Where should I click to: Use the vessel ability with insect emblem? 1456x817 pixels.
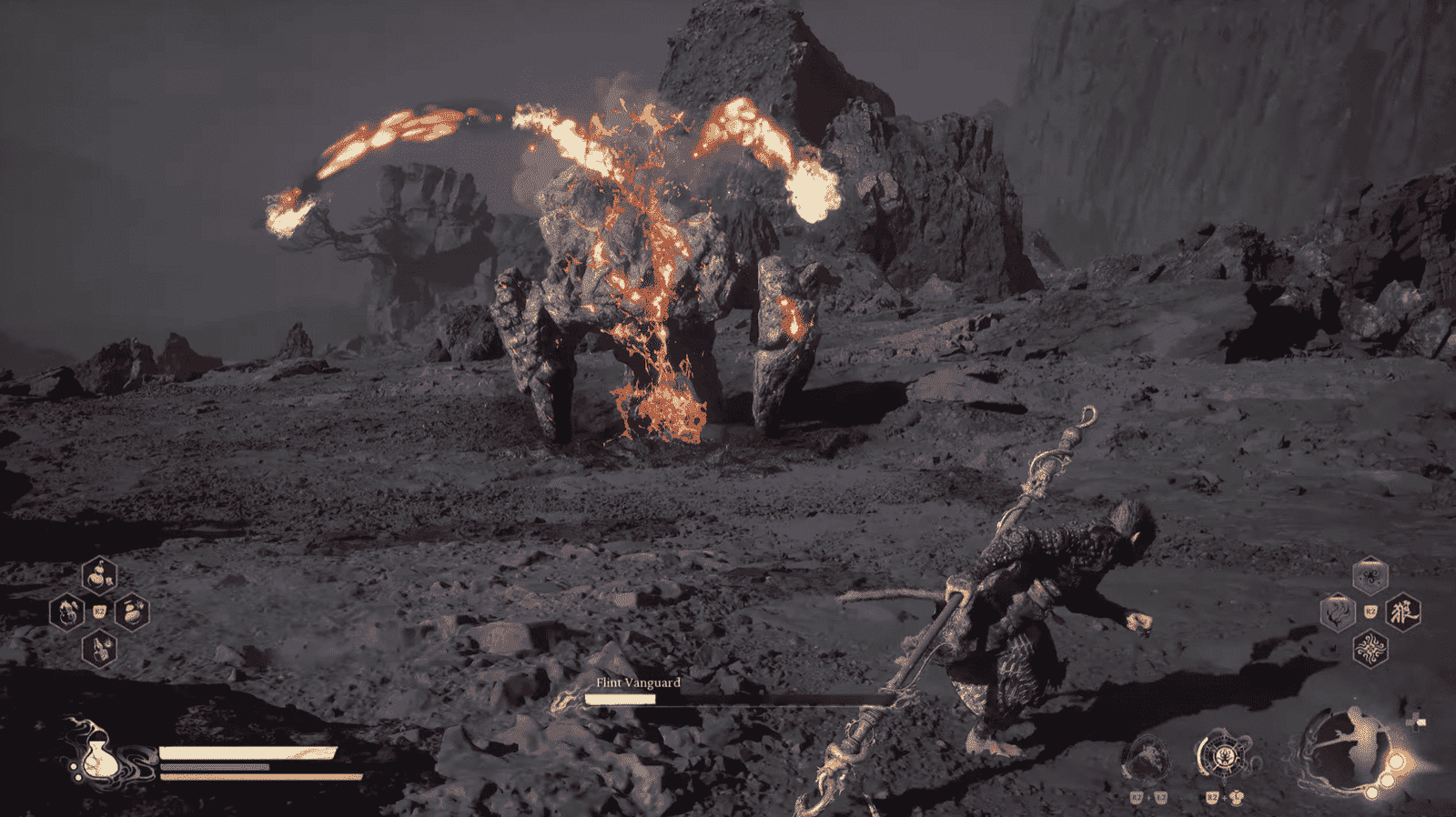point(1224,755)
